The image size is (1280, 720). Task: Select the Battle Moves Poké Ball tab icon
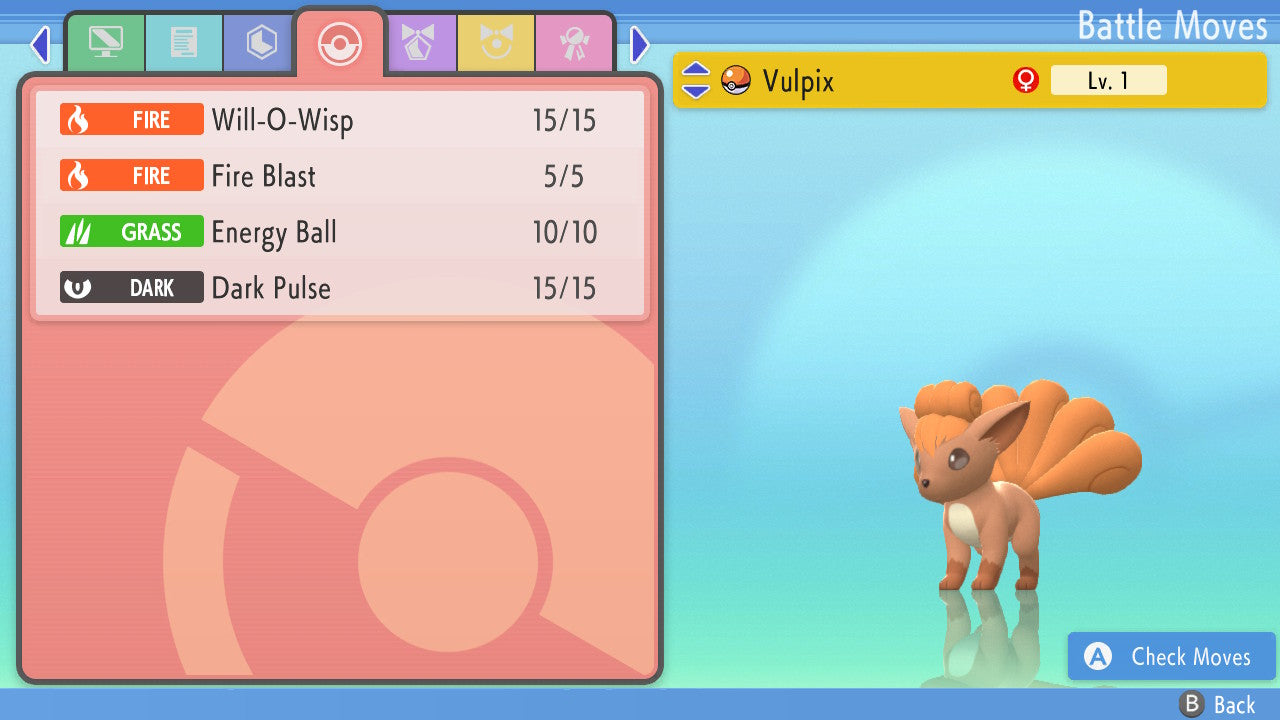pos(339,42)
